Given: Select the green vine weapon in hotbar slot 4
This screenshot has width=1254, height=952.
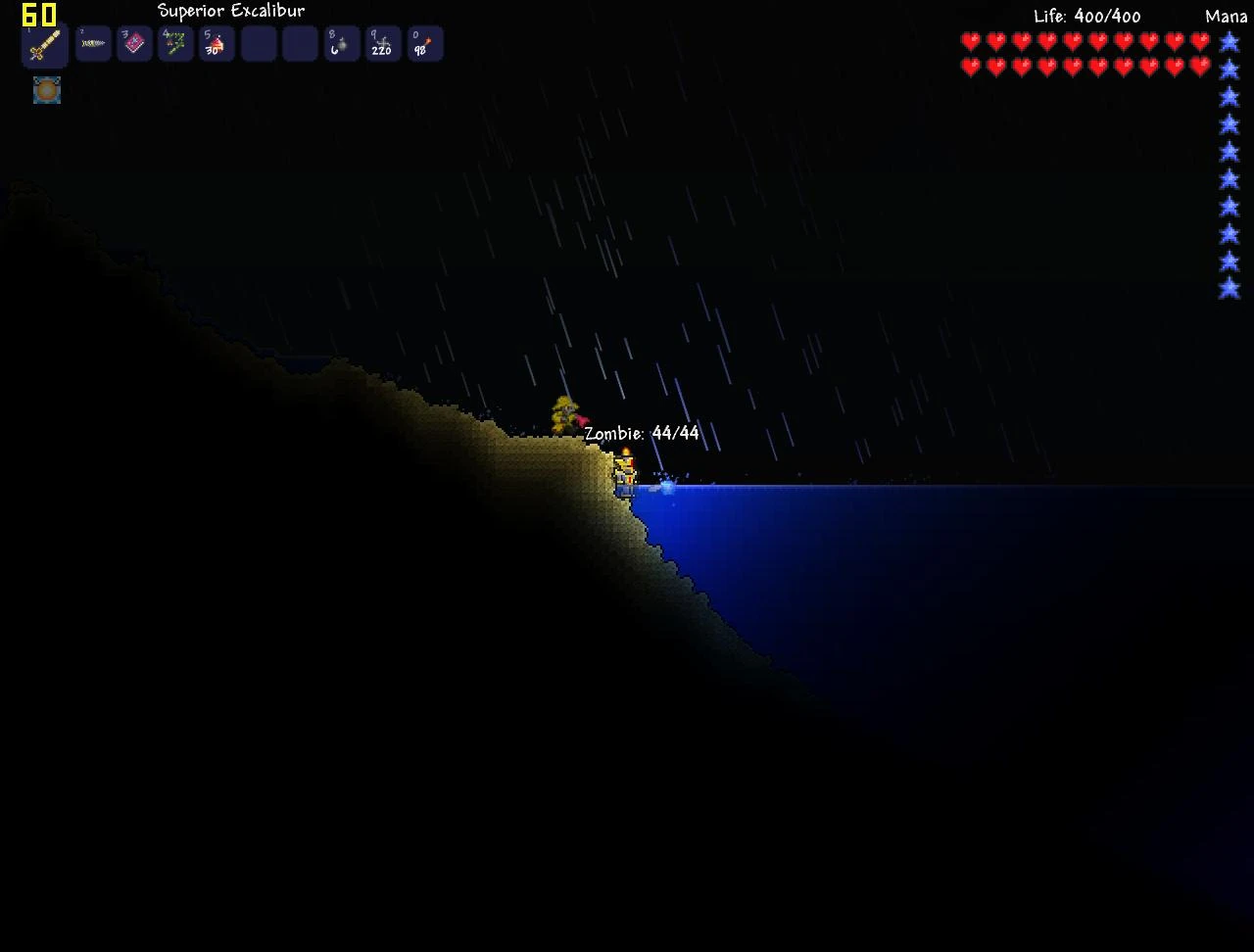Looking at the screenshot, I should tap(175, 43).
